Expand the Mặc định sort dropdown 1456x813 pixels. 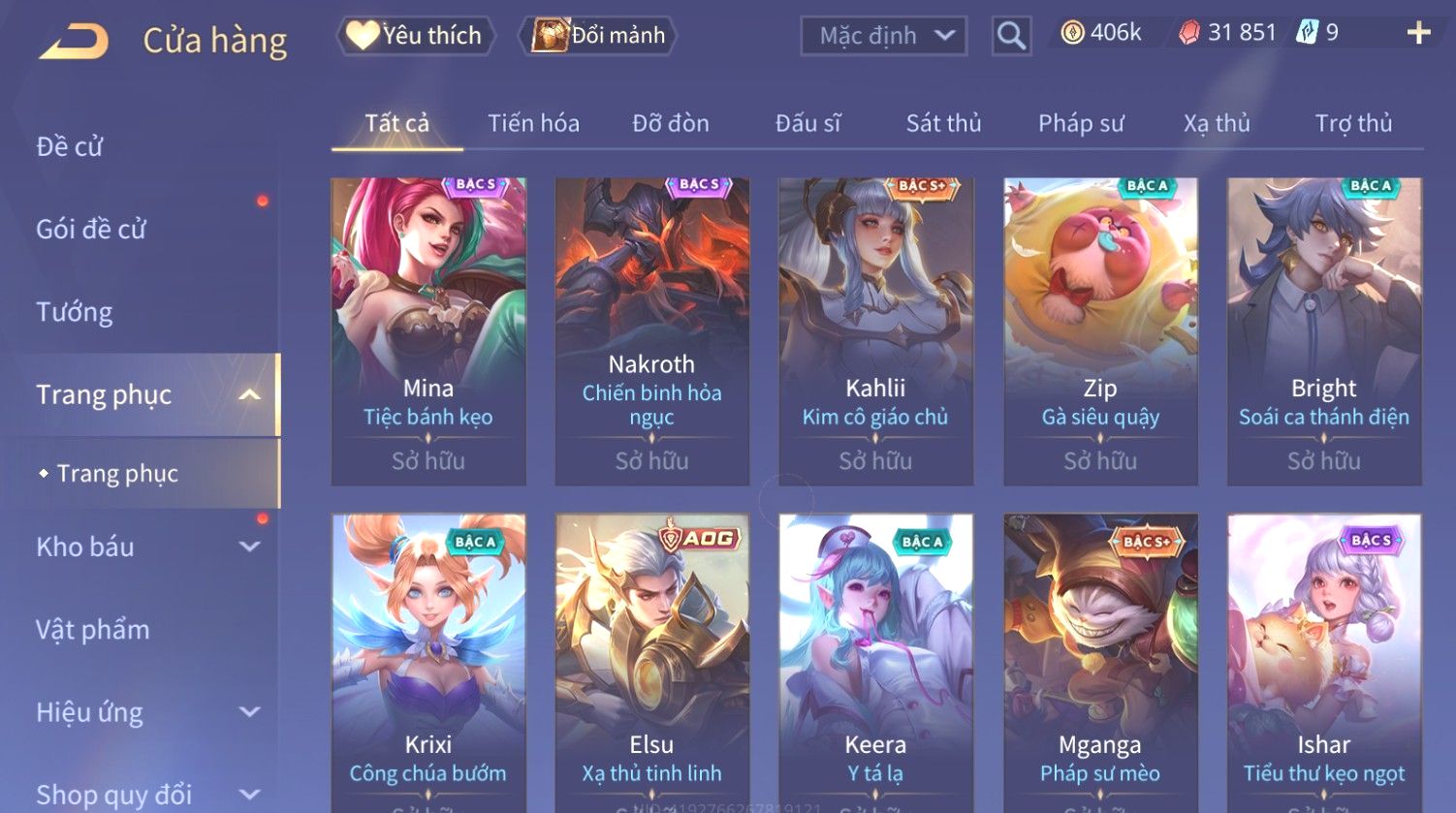pos(883,37)
